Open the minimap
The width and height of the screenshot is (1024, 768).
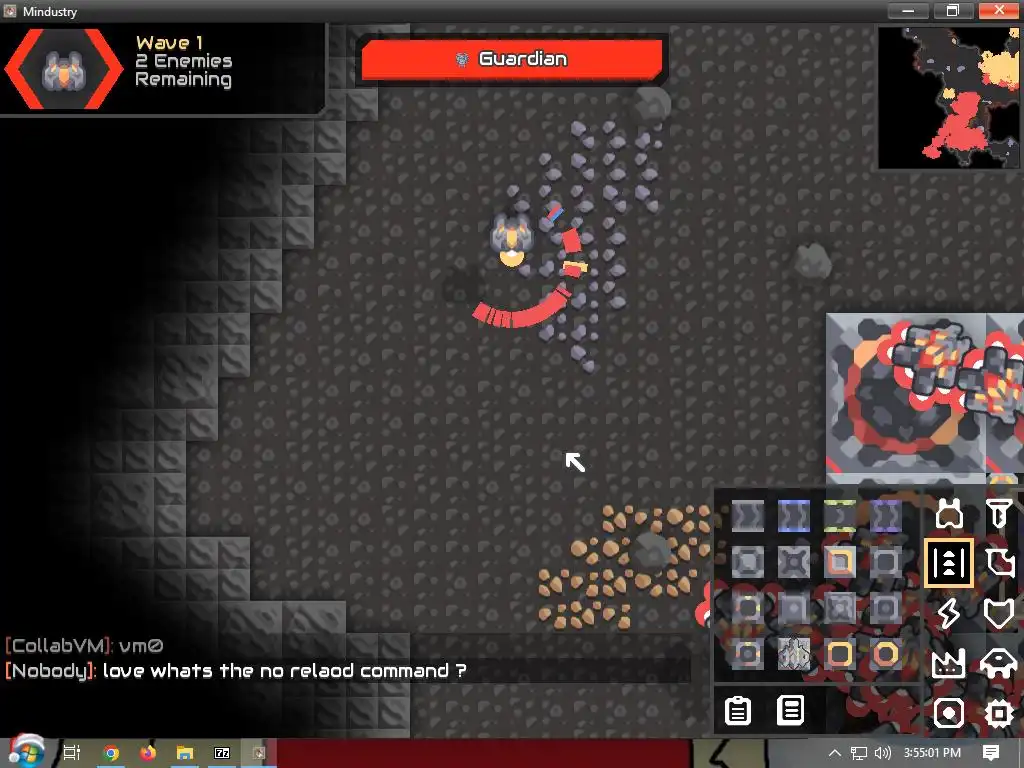pyautogui.click(x=949, y=97)
